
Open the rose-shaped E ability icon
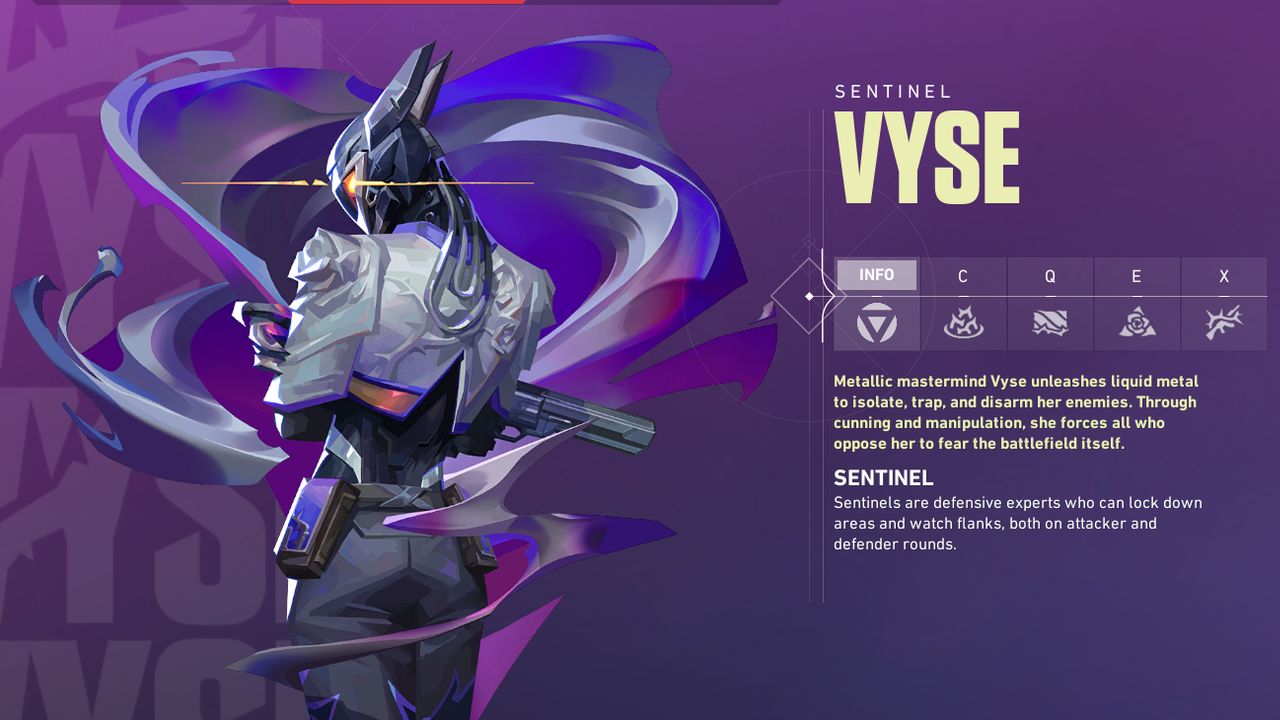coord(1137,323)
